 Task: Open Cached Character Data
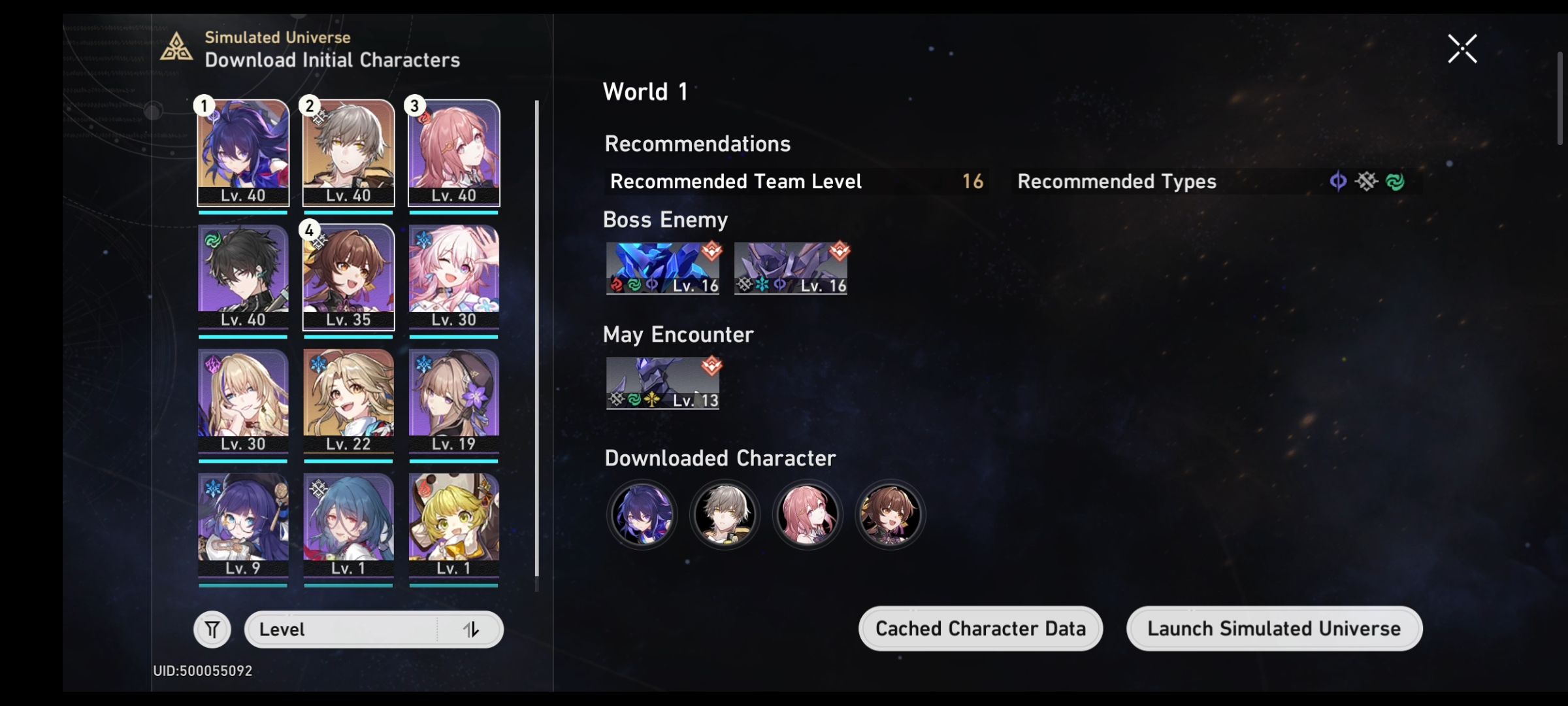point(980,628)
